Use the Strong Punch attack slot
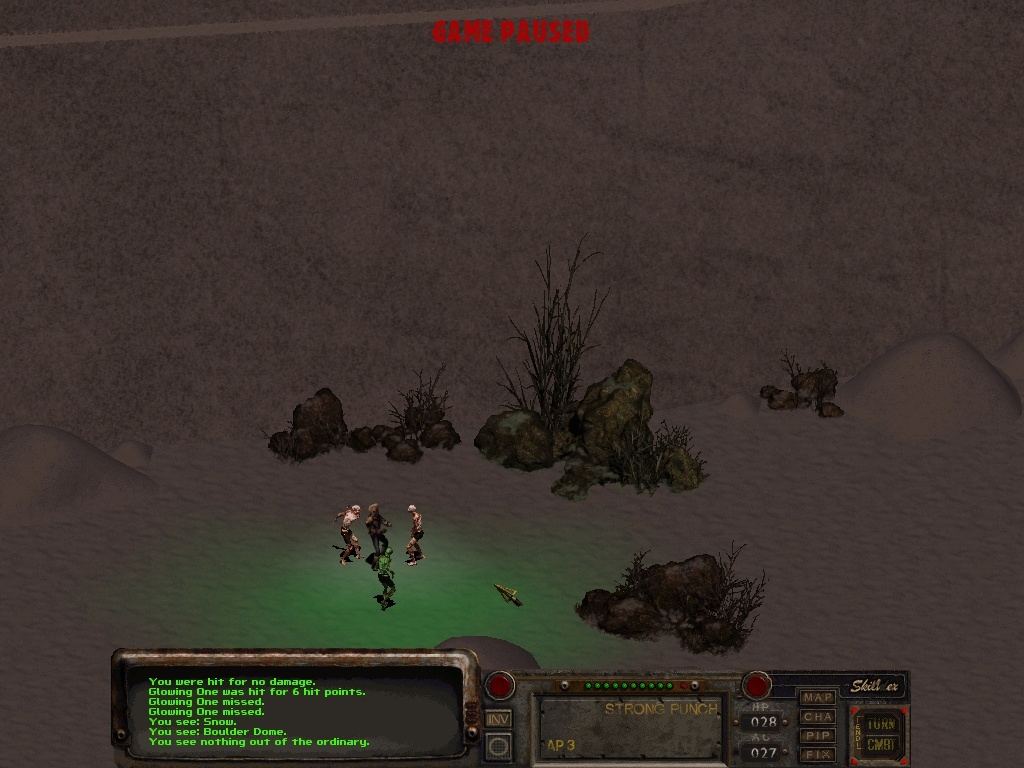1024x768 pixels. (631, 727)
